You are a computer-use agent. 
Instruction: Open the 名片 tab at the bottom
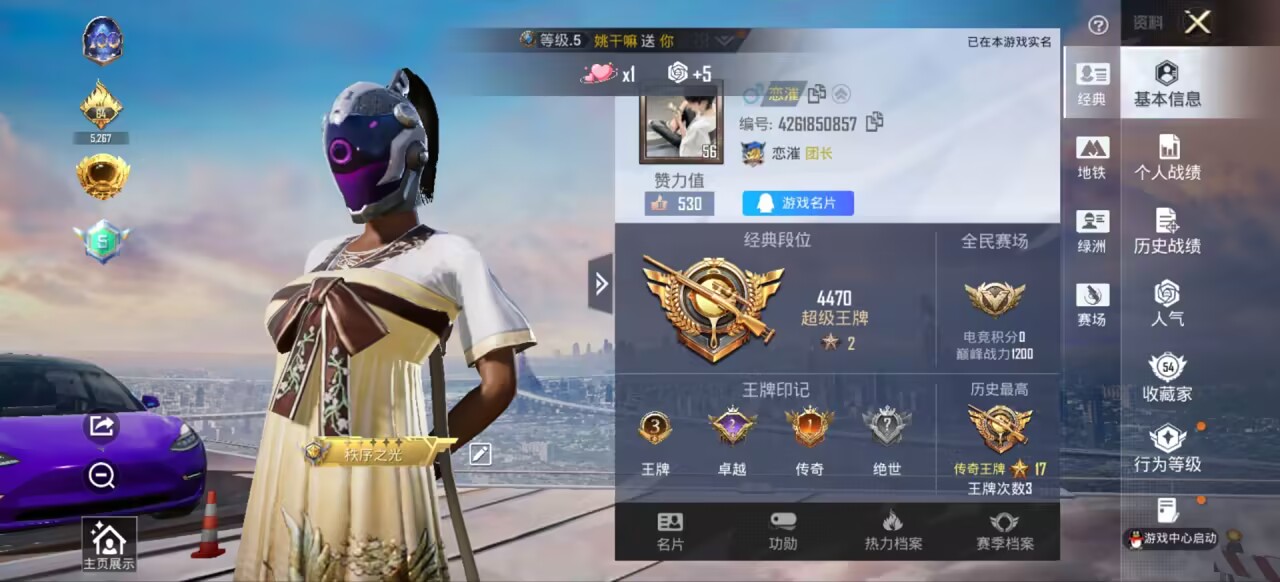(x=670, y=532)
